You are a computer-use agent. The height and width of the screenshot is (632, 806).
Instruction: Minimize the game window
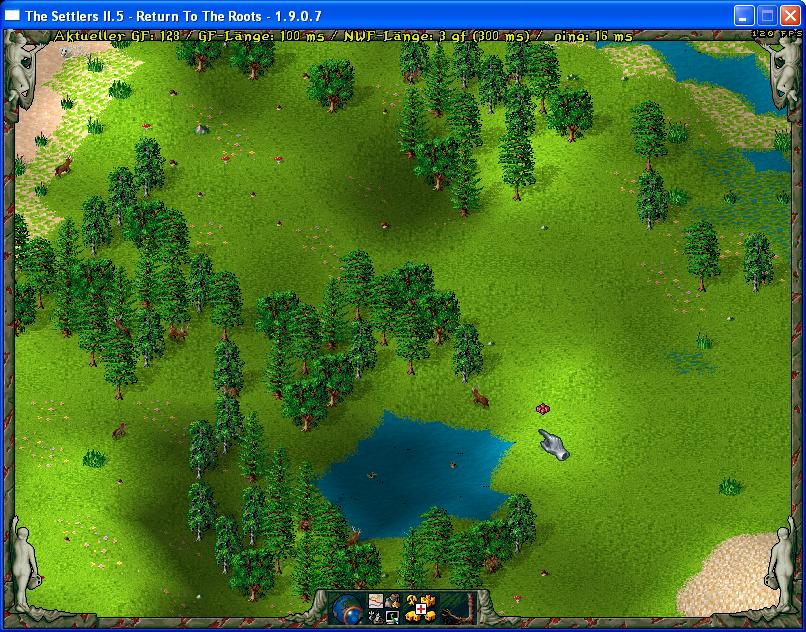pos(744,16)
